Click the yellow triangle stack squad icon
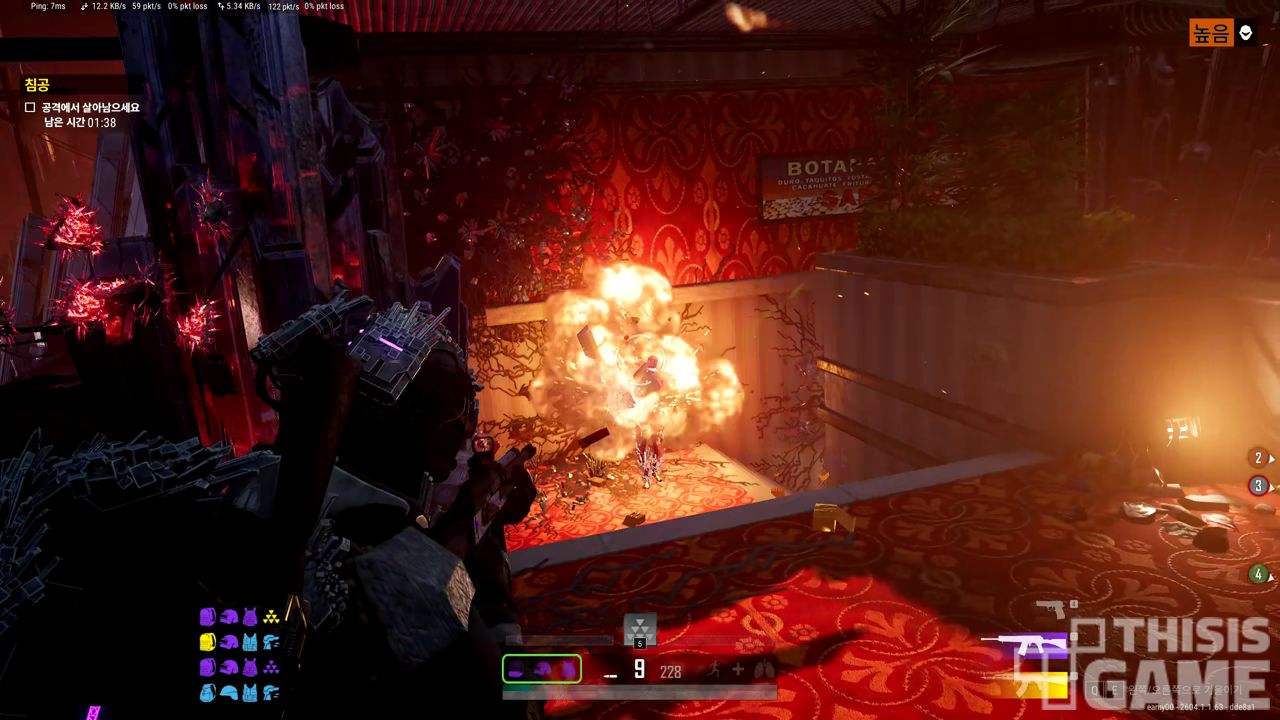 (271, 617)
